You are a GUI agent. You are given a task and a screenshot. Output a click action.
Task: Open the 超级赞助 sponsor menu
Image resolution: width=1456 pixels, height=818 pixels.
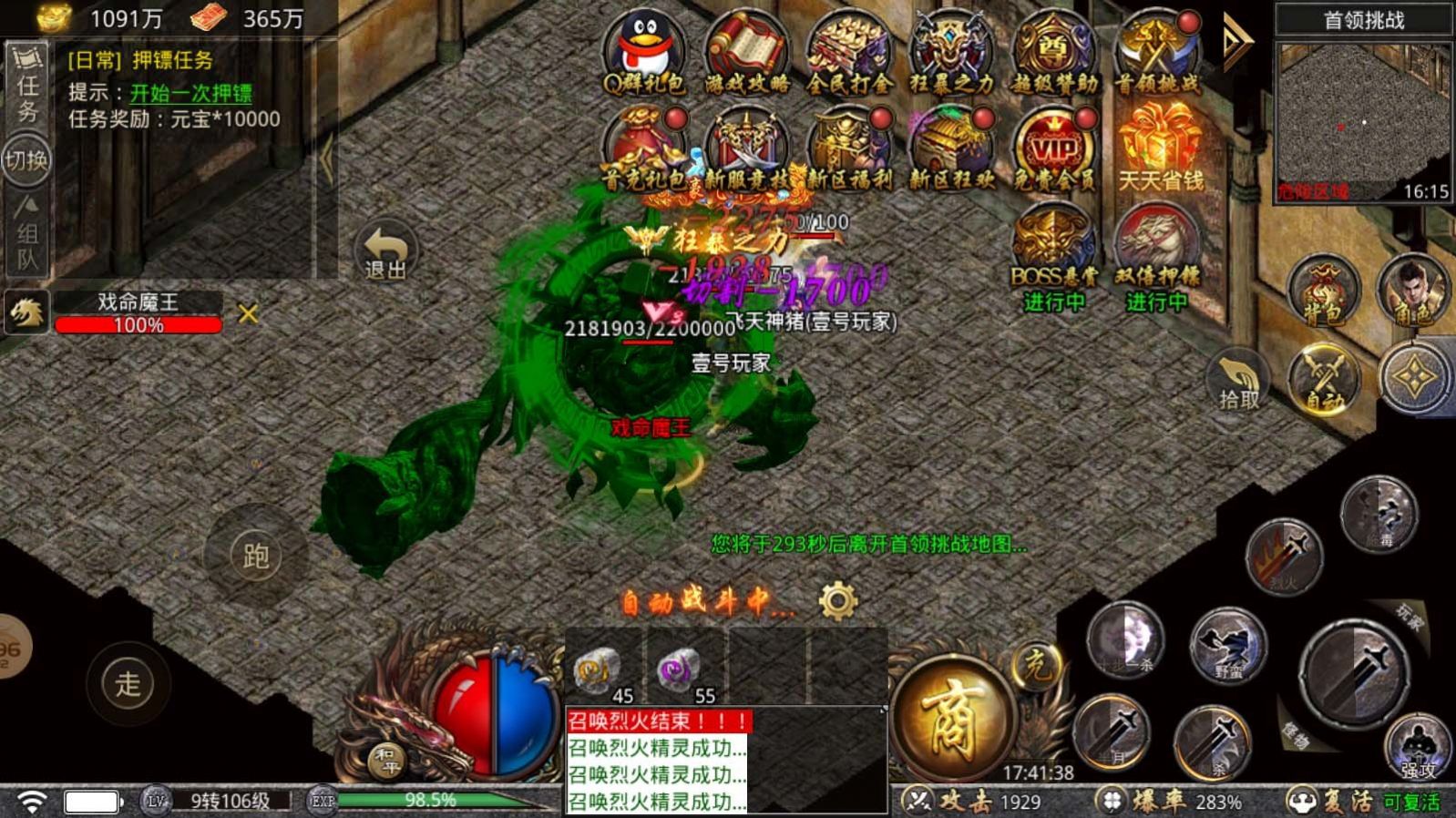point(1054,54)
